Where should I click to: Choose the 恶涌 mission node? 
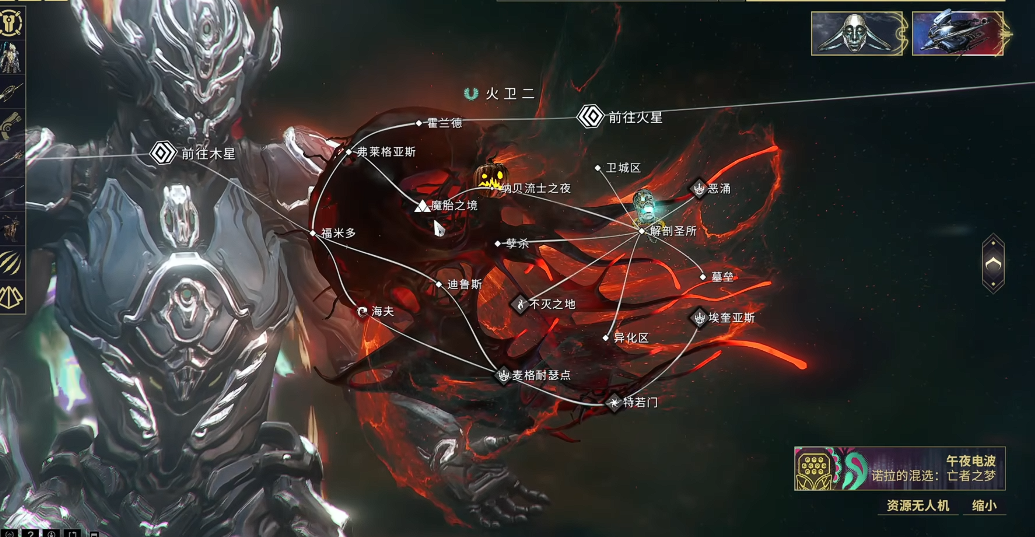[699, 187]
